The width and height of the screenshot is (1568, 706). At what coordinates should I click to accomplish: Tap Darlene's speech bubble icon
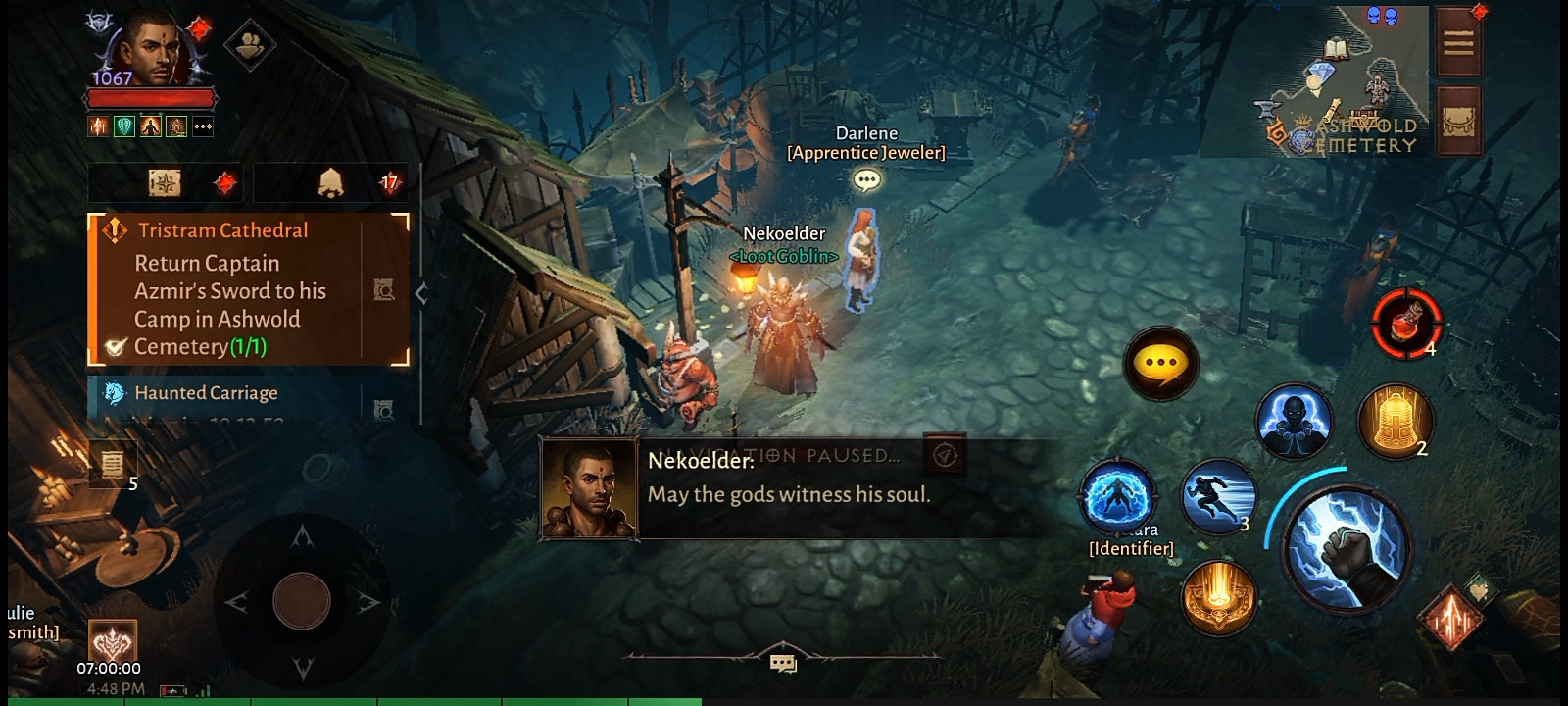pos(866,180)
